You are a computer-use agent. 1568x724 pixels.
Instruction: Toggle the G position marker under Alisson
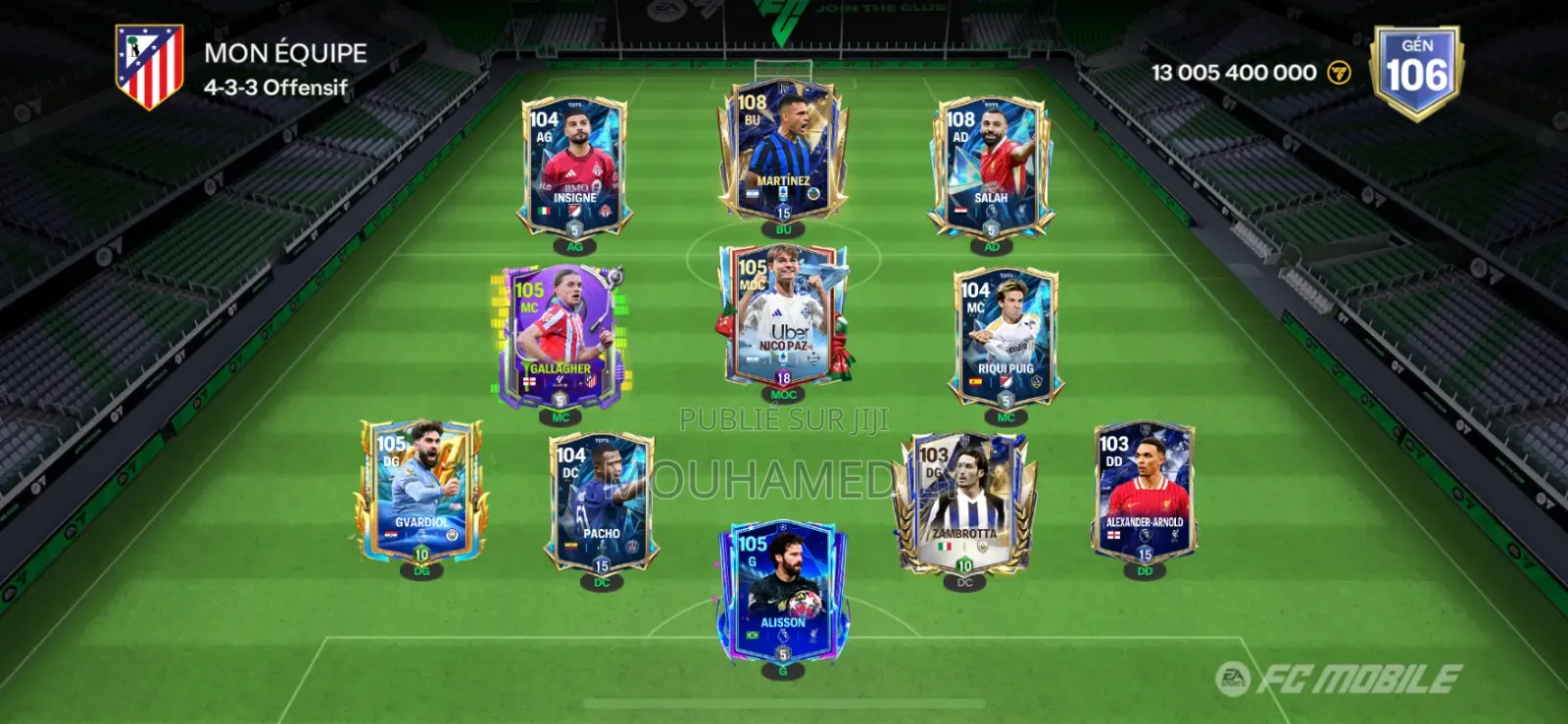coord(784,671)
